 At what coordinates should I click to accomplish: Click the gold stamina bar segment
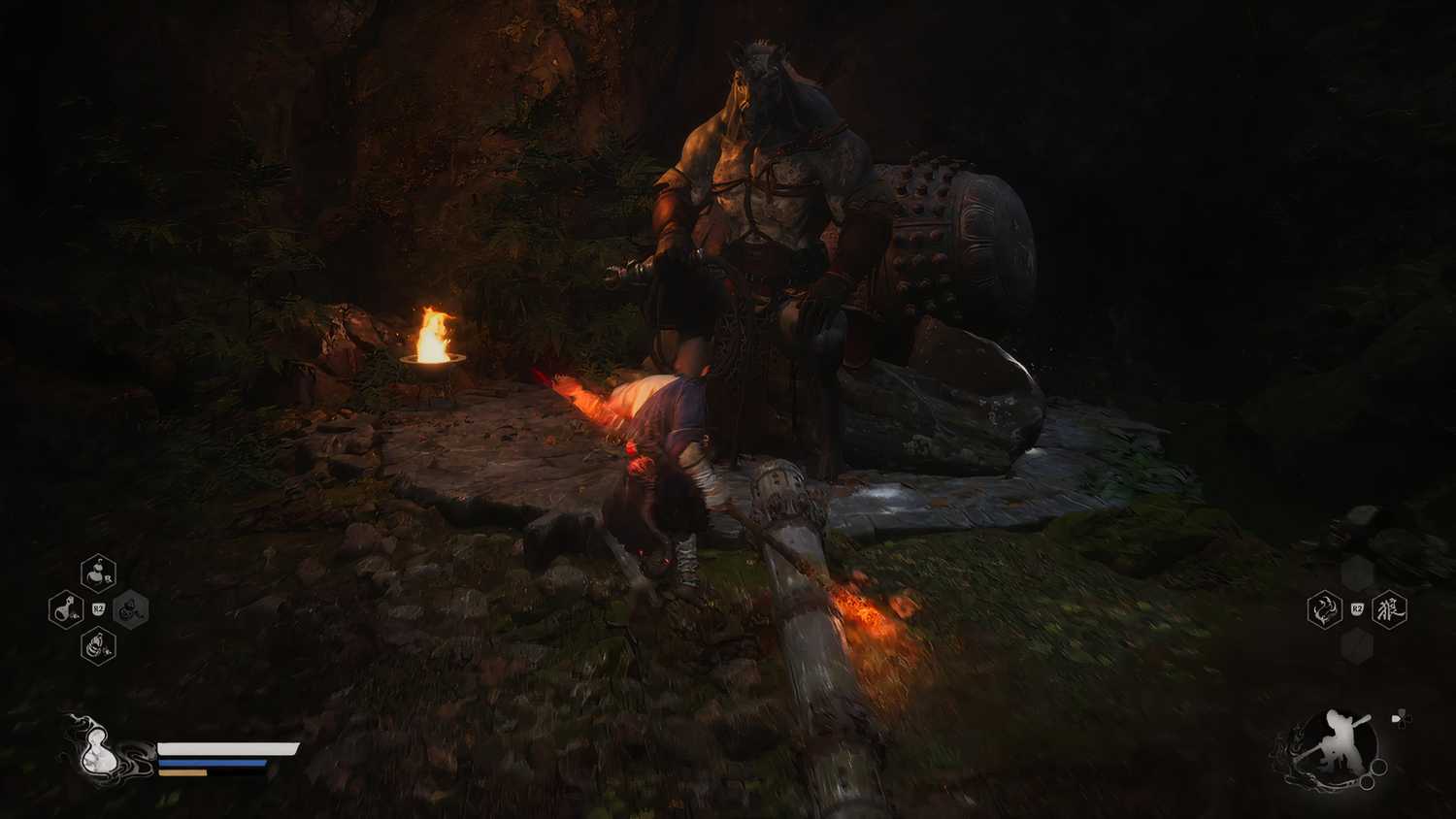pyautogui.click(x=184, y=774)
